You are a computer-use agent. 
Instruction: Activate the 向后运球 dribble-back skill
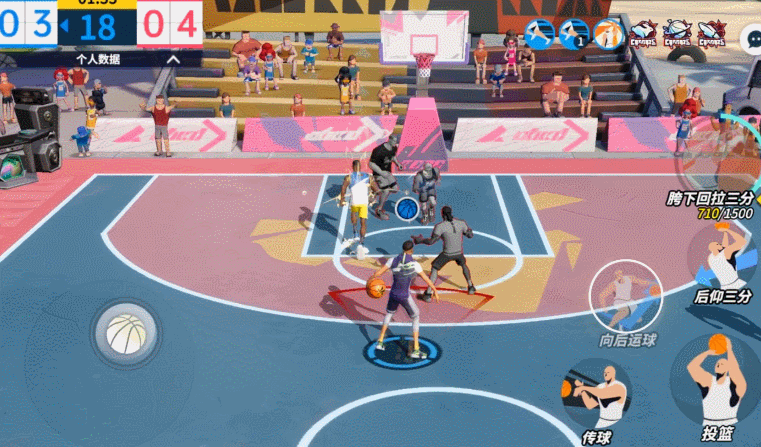pyautogui.click(x=624, y=296)
